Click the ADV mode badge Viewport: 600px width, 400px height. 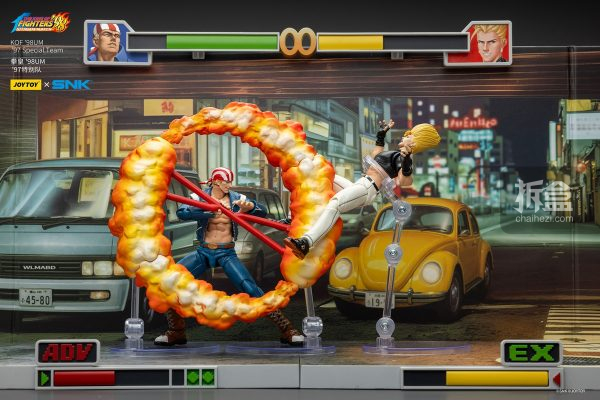[x=67, y=352]
